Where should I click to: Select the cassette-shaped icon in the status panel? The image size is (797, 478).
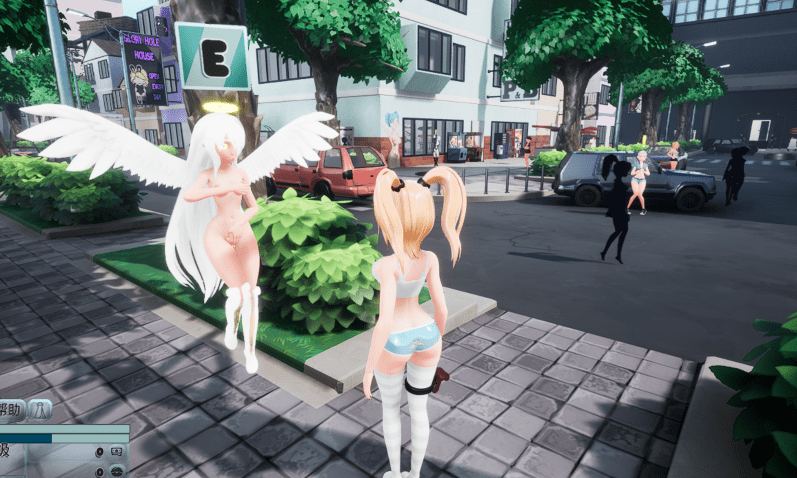click(x=116, y=453)
